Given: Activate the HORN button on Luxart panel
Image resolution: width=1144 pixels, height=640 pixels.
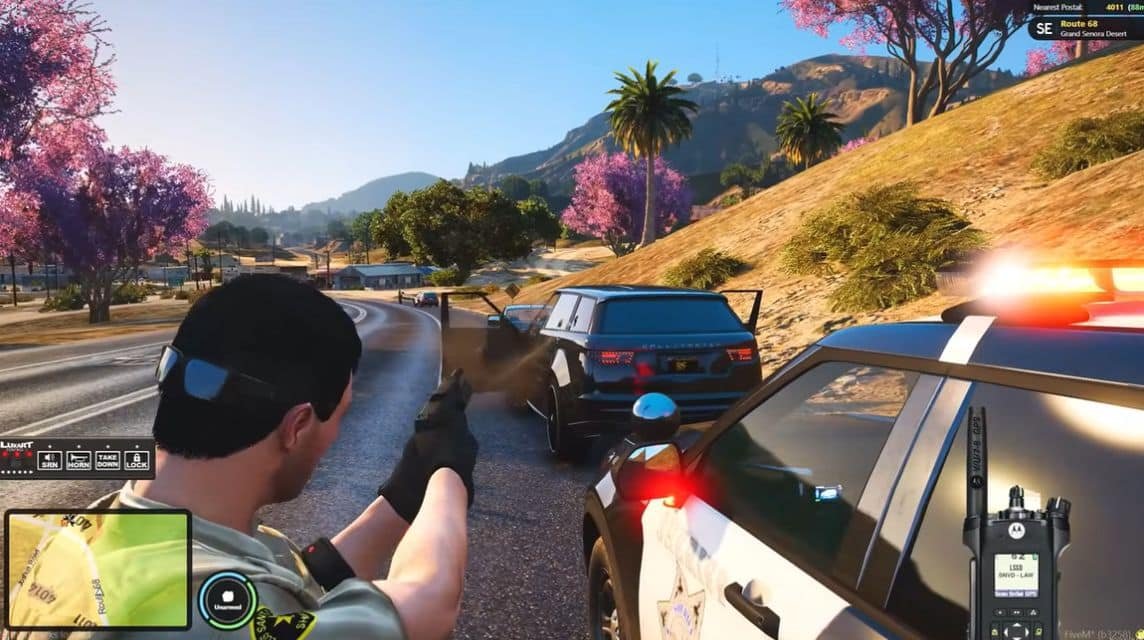Looking at the screenshot, I should [78, 460].
